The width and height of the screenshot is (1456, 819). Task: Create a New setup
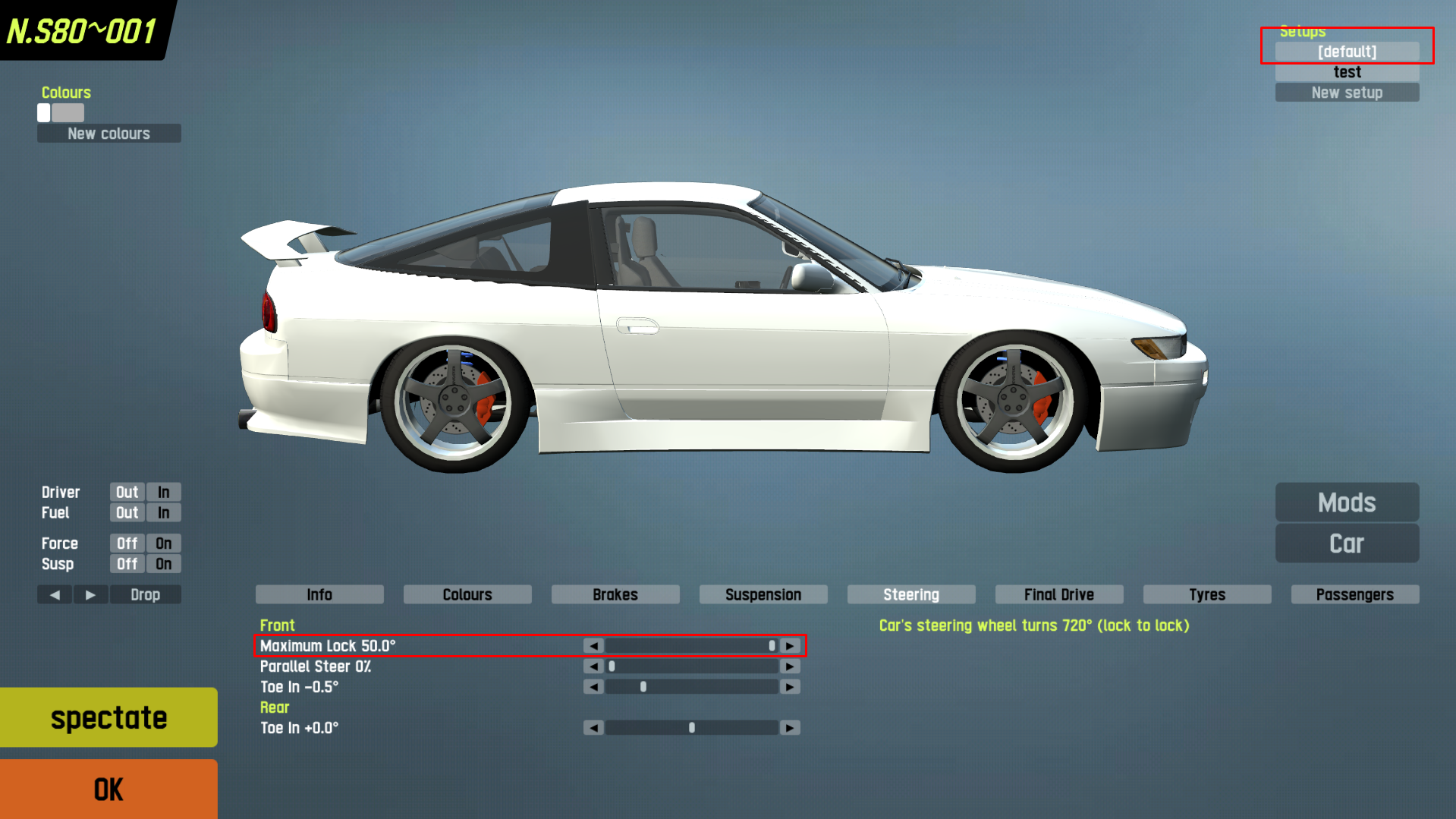1347,93
